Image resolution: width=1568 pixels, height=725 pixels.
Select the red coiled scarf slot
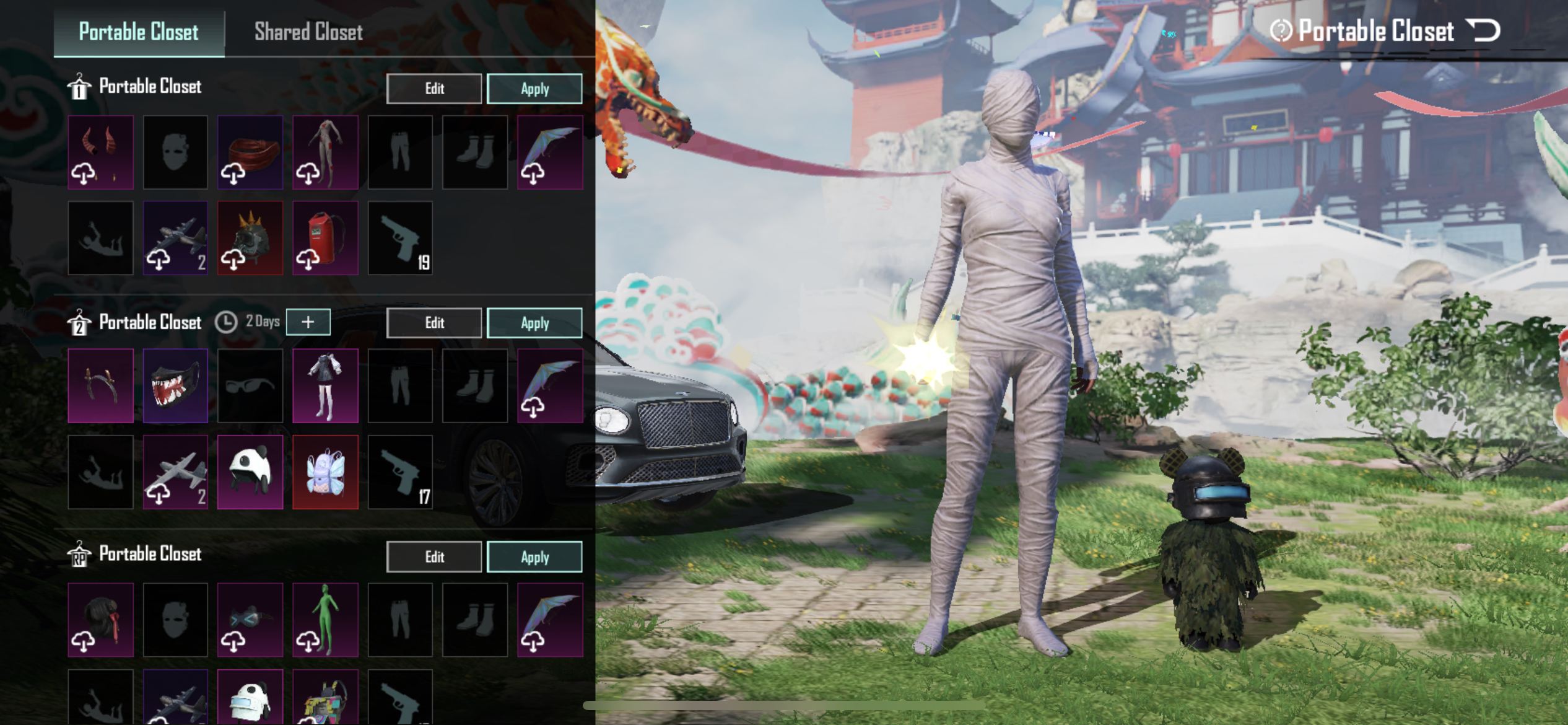tap(250, 152)
